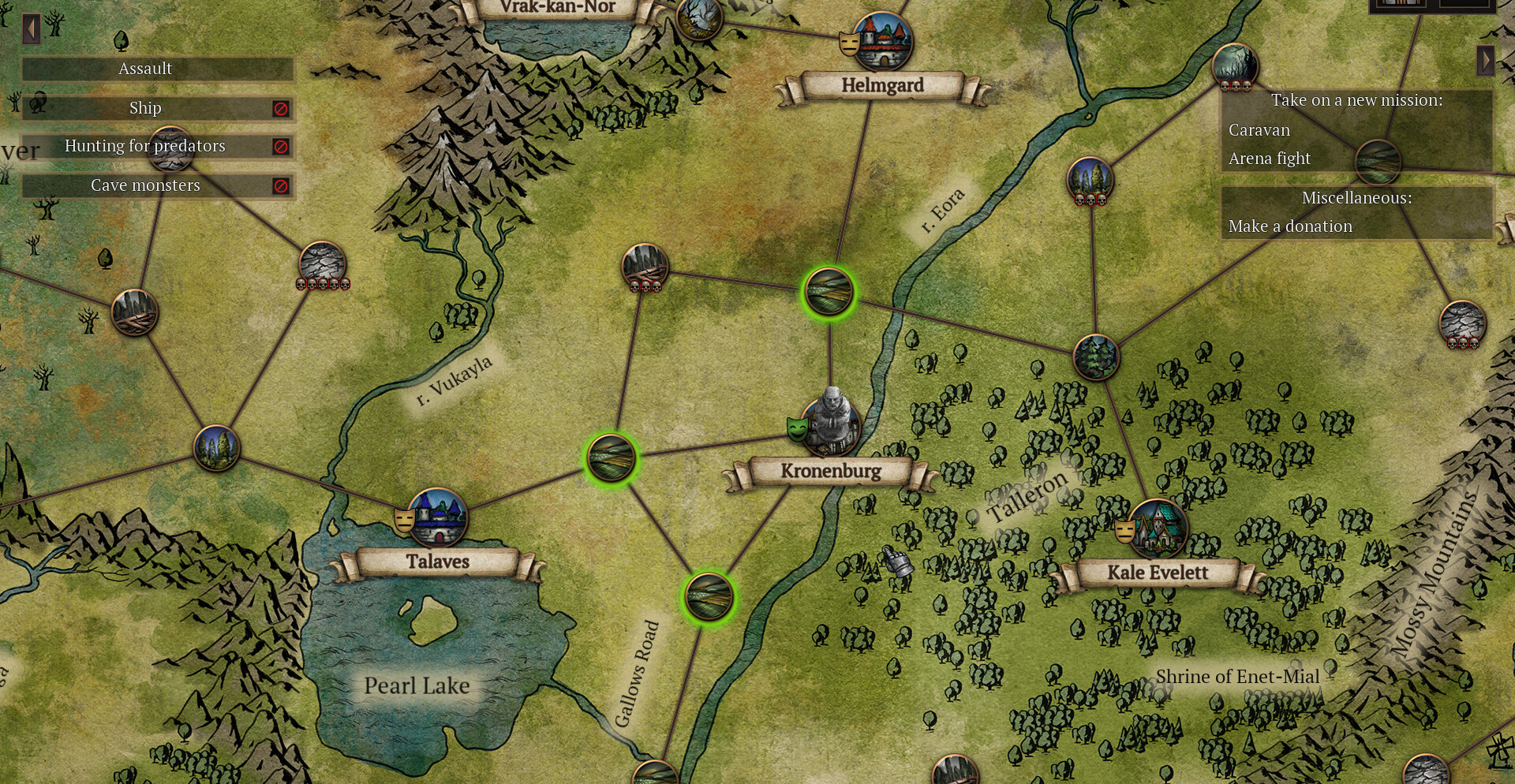Choose the Ship mission entry
This screenshot has width=1515, height=784.
click(x=145, y=108)
